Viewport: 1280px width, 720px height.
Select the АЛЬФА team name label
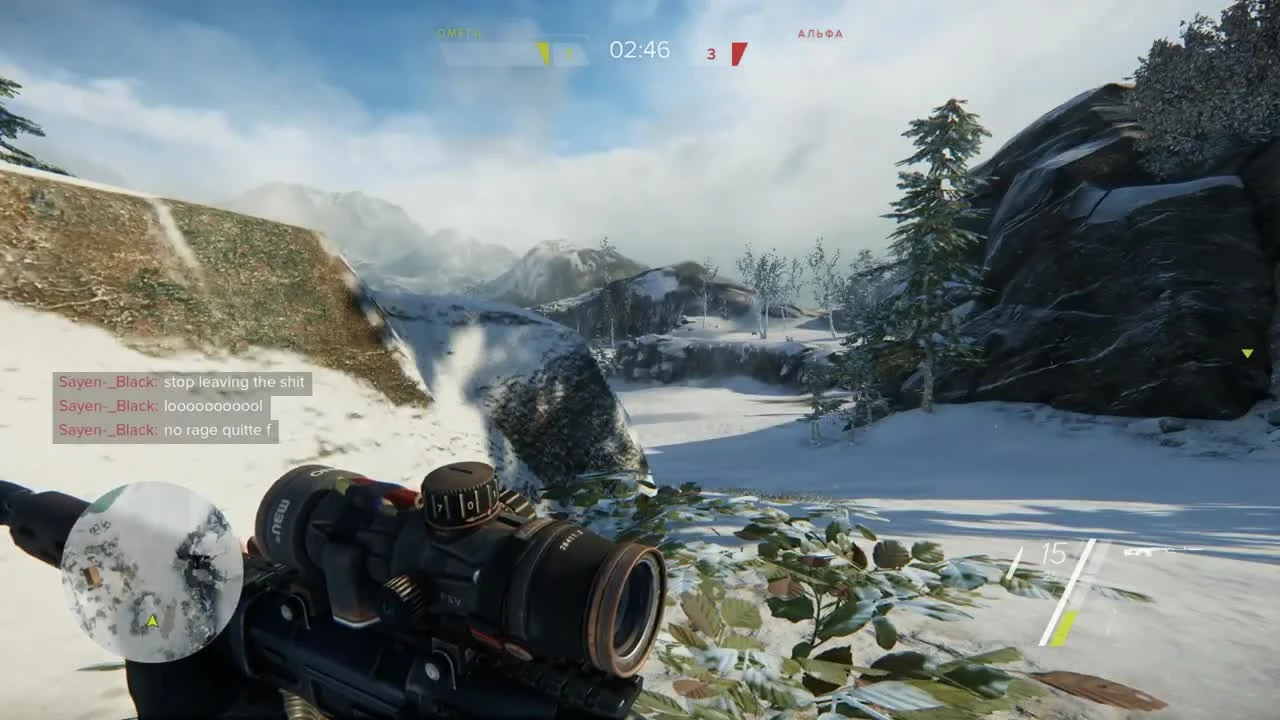pyautogui.click(x=822, y=32)
